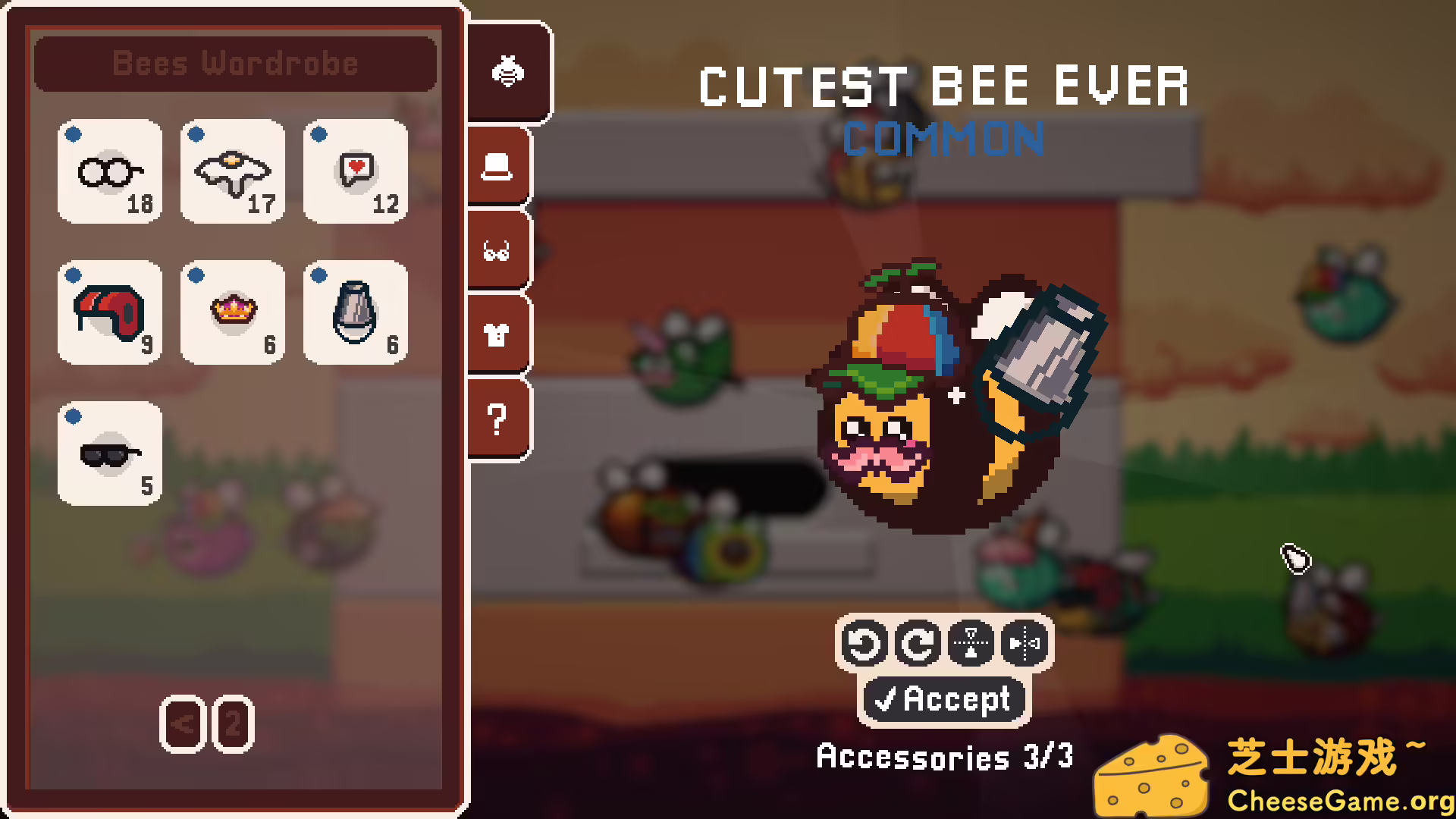The image size is (1456, 819).
Task: Select the hat category icon
Action: coord(497,165)
